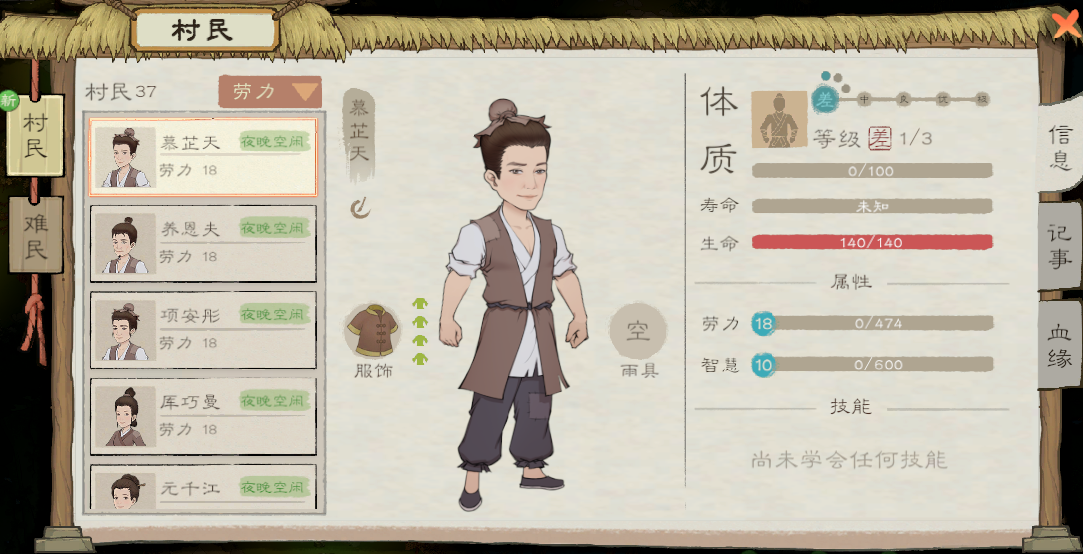The width and height of the screenshot is (1083, 554).
Task: Click the swirl icon under the name banner
Action: [360, 207]
